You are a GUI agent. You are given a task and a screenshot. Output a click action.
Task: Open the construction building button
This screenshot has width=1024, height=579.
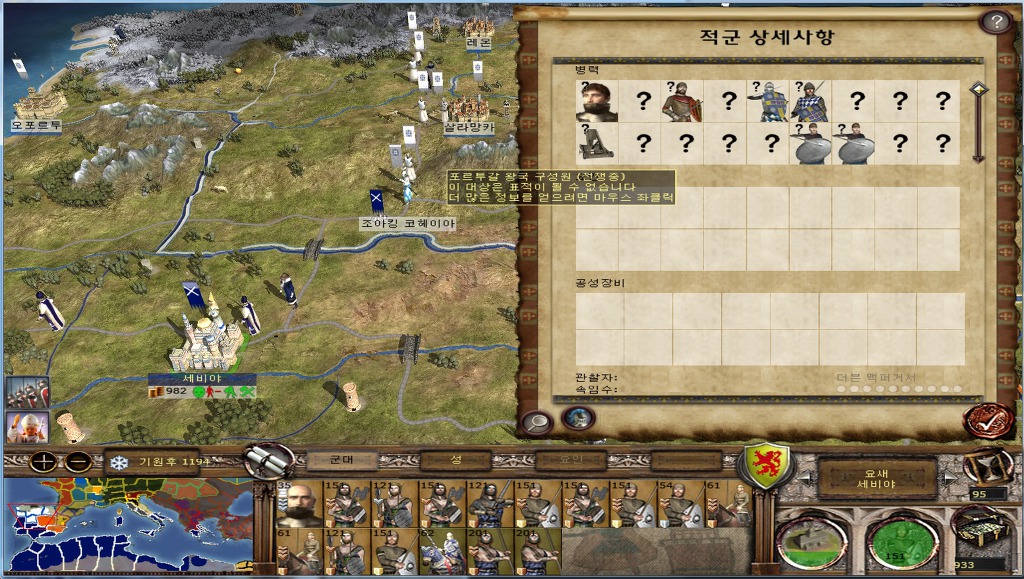pos(810,540)
